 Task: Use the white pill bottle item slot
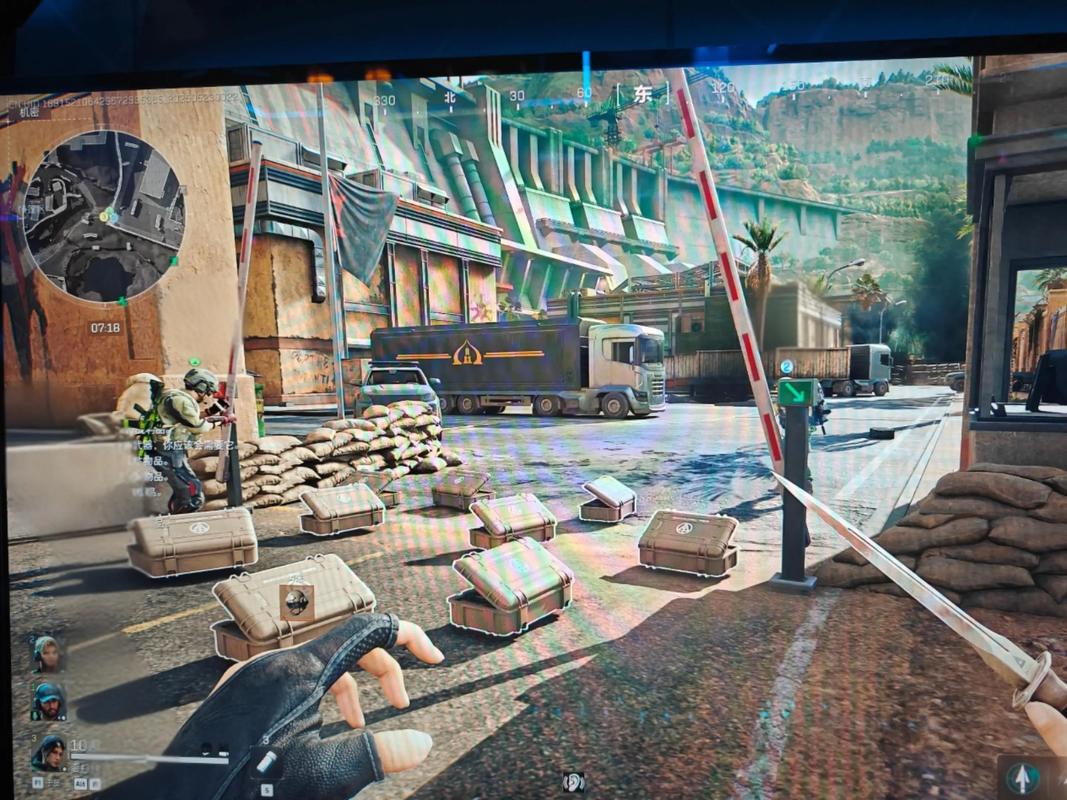click(266, 763)
